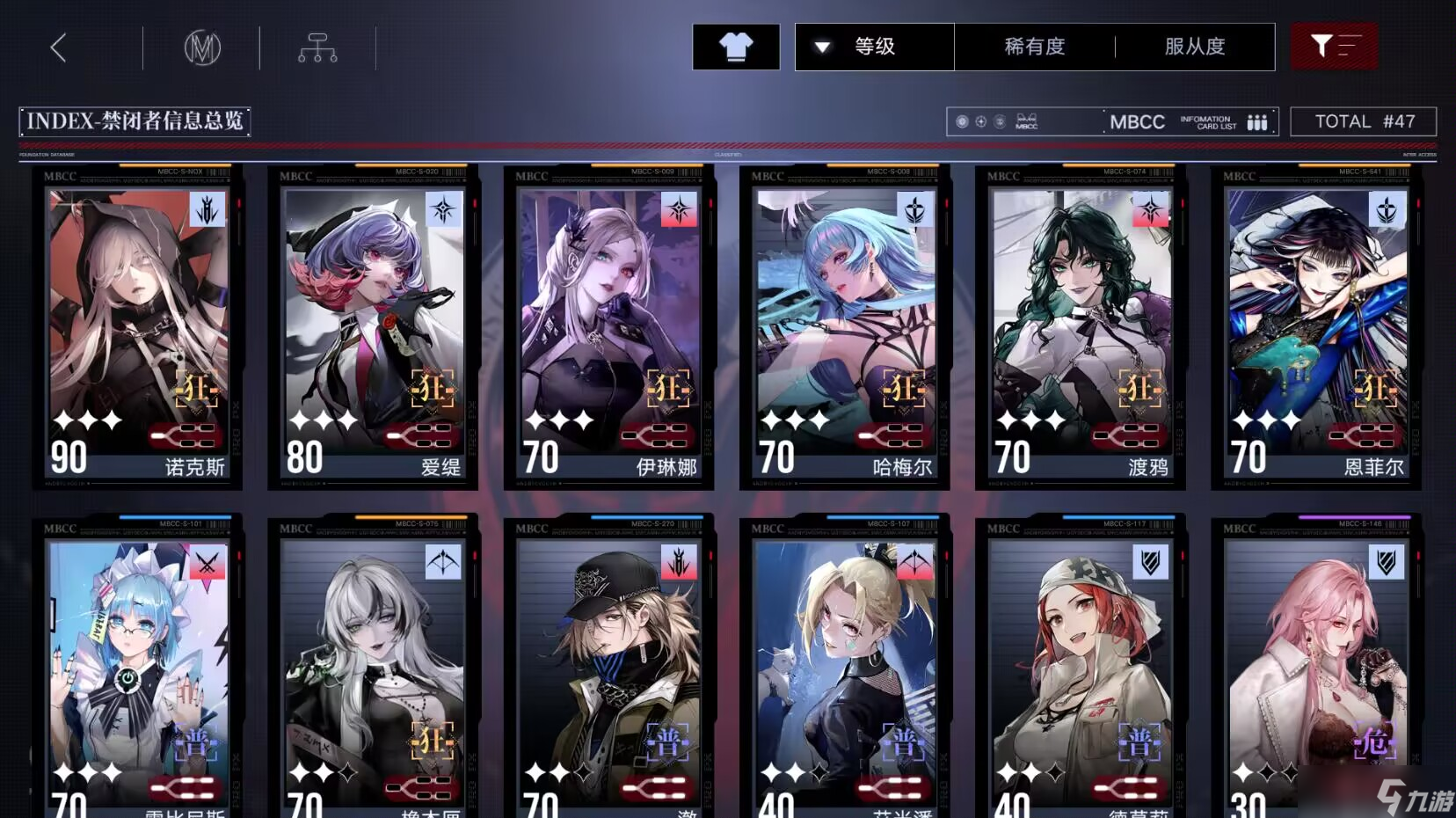This screenshot has height=818, width=1456.
Task: Open the red filter button
Action: (1334, 47)
